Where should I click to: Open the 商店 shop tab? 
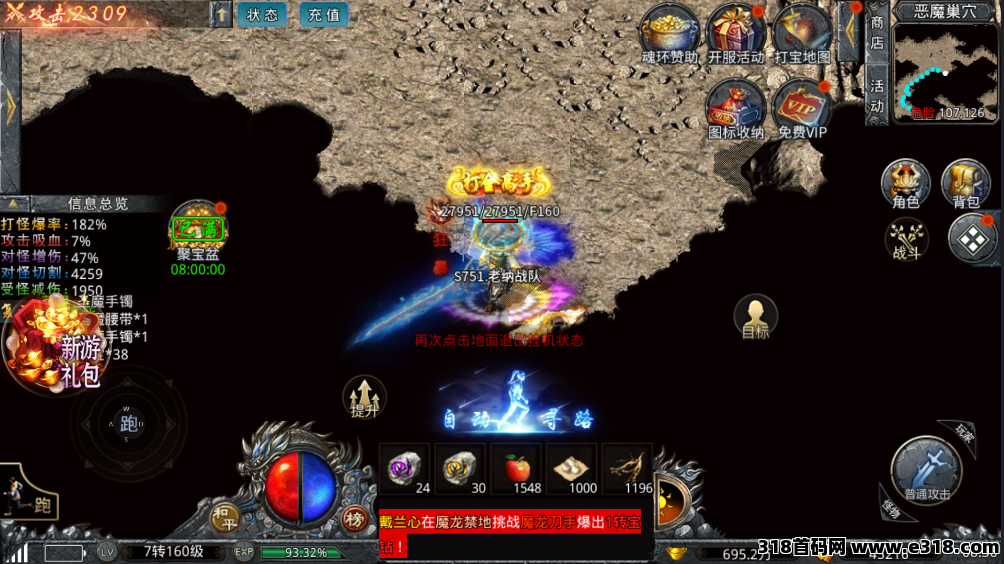[x=877, y=32]
